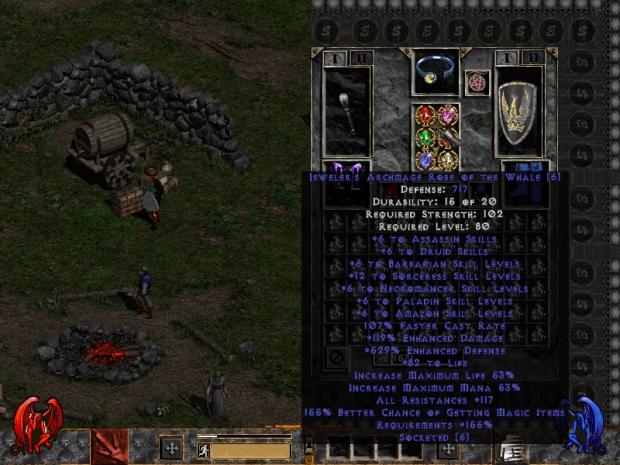Image resolution: width=620 pixels, height=465 pixels.
Task: Open the red left-click skill selector
Action: [x=109, y=446]
